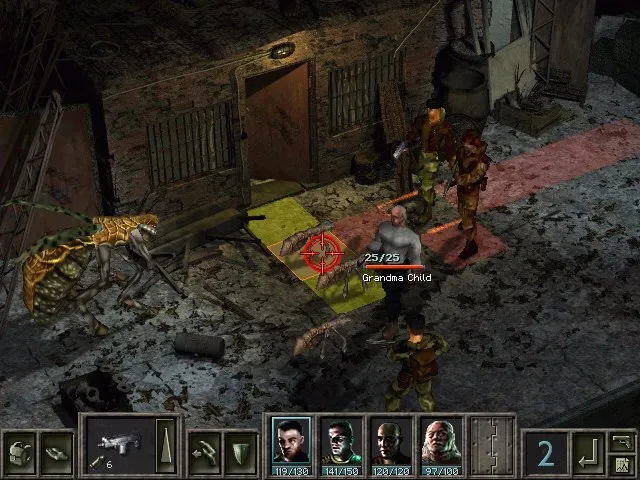Click the small figure icon under pistol
Image resolution: width=640 pixels, height=480 pixels.
(x=622, y=463)
